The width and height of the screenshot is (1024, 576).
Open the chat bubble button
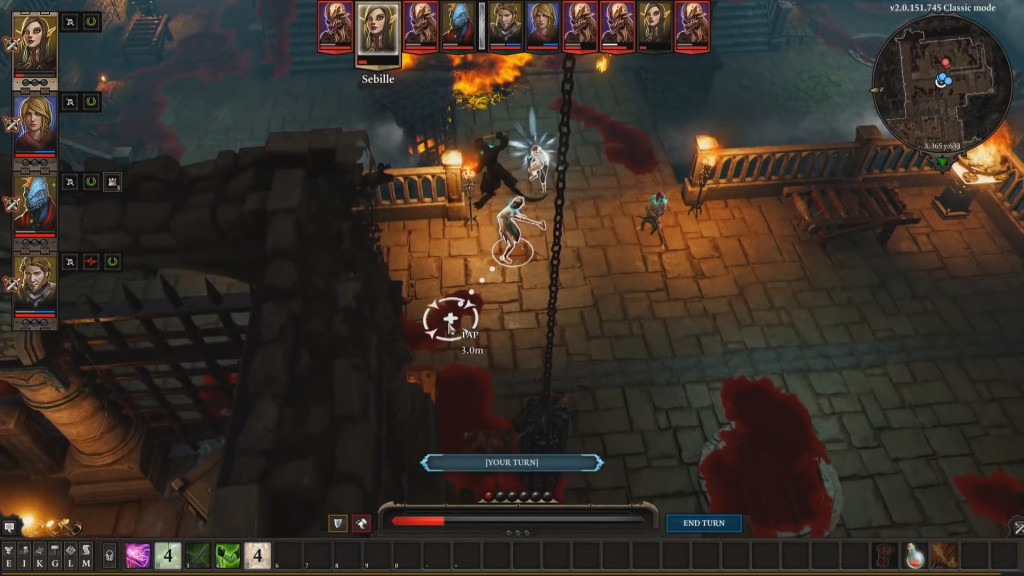point(9,526)
